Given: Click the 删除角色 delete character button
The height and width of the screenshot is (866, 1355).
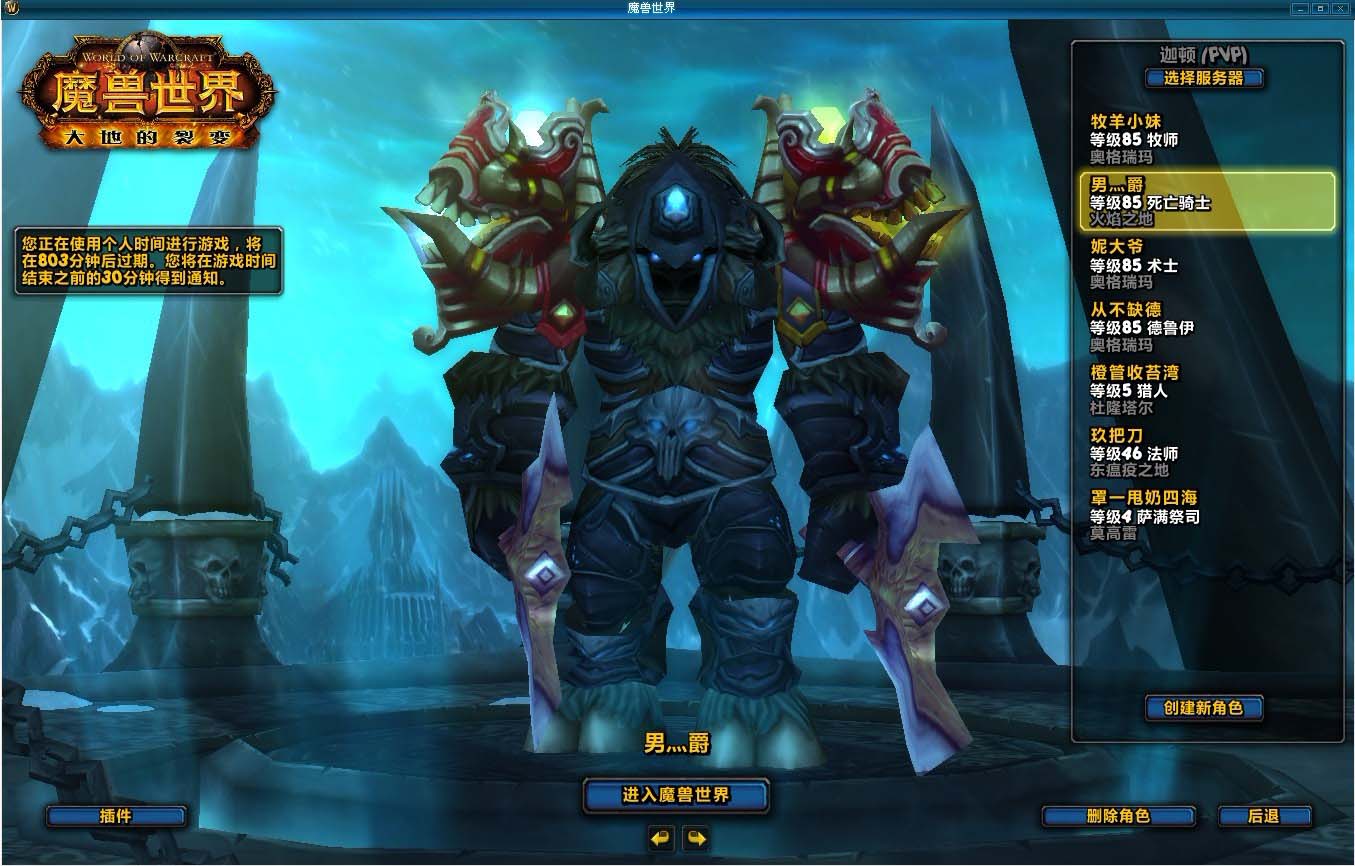Looking at the screenshot, I should (1118, 816).
